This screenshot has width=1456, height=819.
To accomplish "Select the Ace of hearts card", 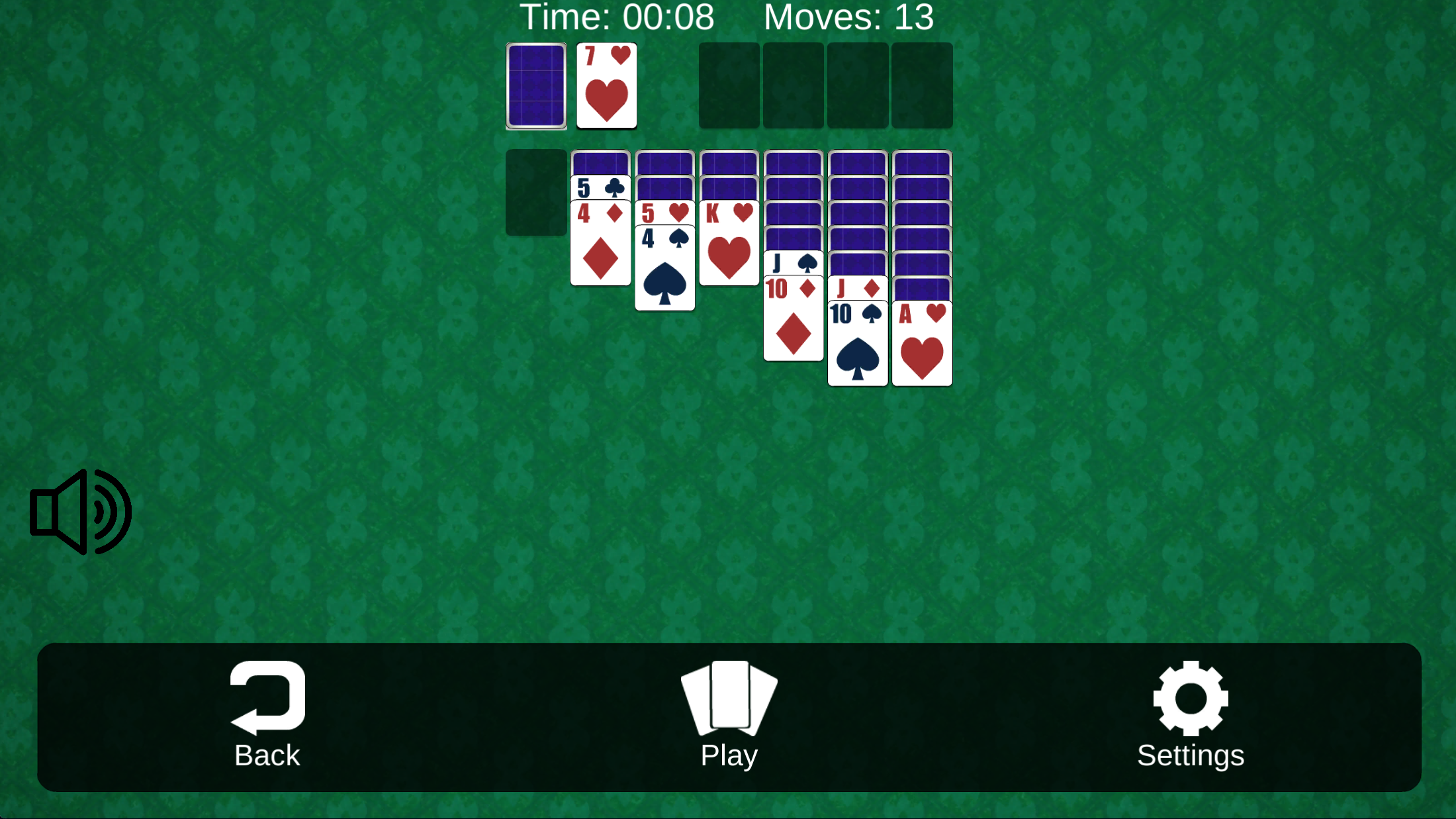I will click(921, 341).
